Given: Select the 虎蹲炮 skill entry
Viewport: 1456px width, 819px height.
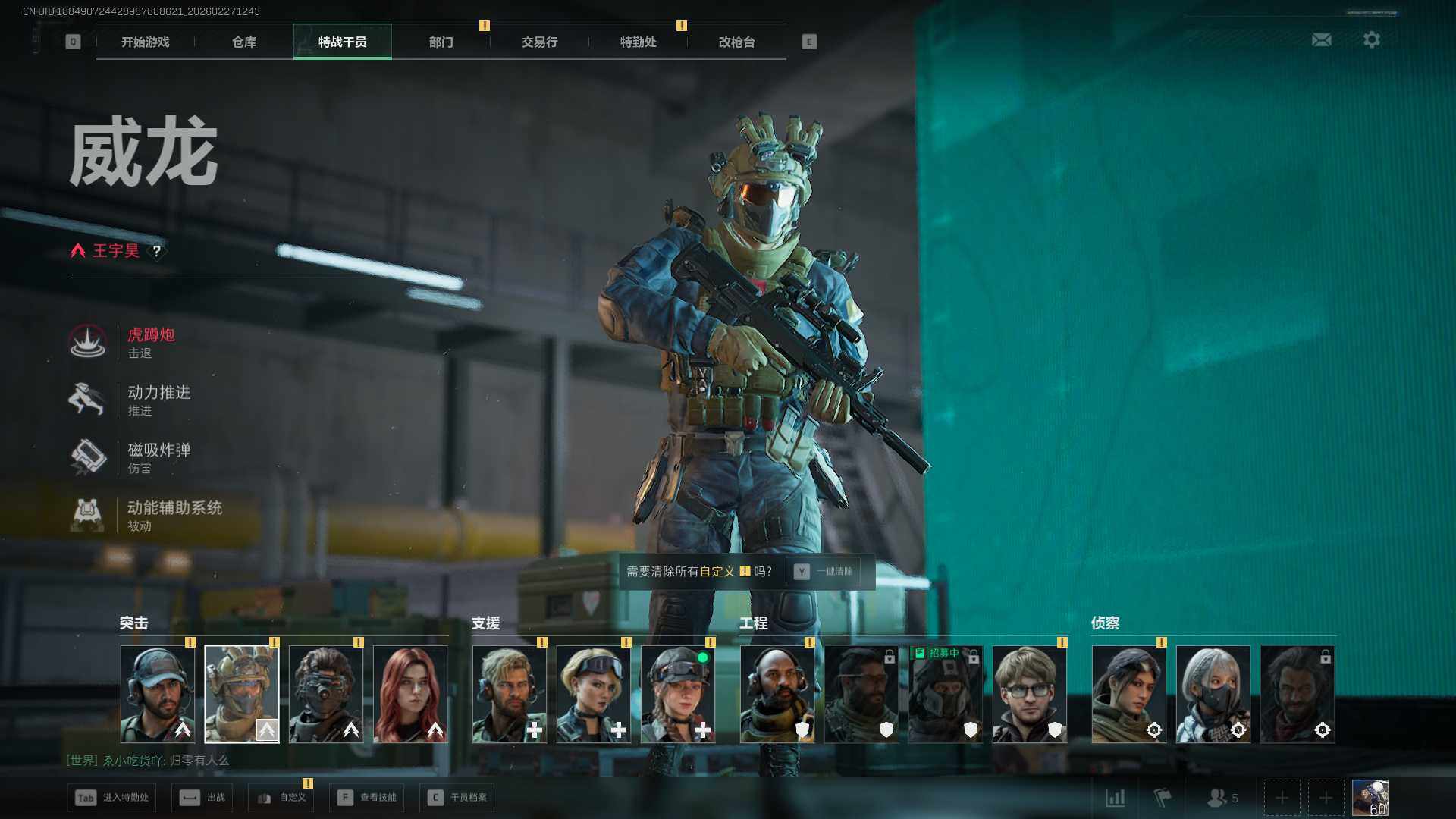Looking at the screenshot, I should 150,342.
